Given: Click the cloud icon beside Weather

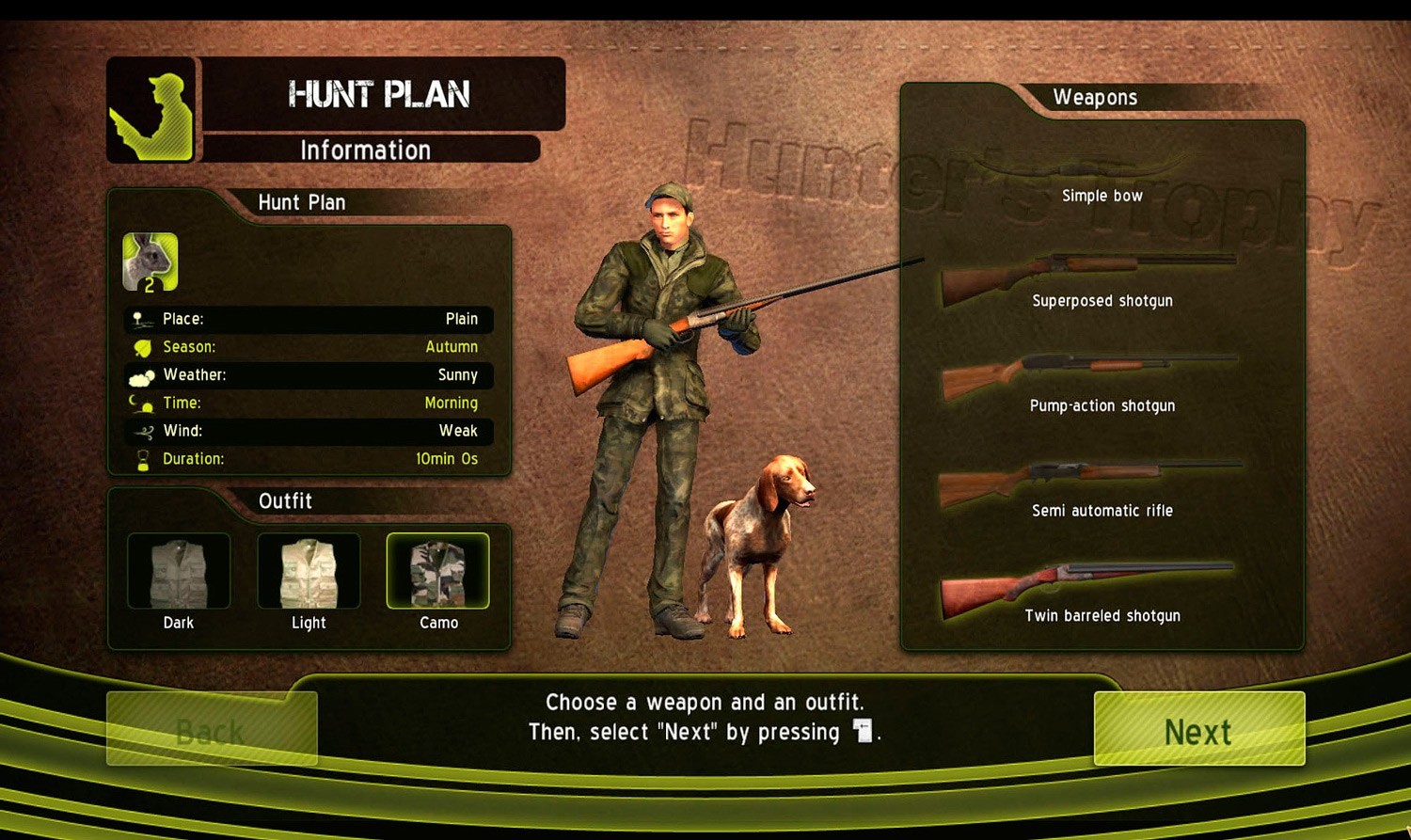Looking at the screenshot, I should tap(142, 375).
